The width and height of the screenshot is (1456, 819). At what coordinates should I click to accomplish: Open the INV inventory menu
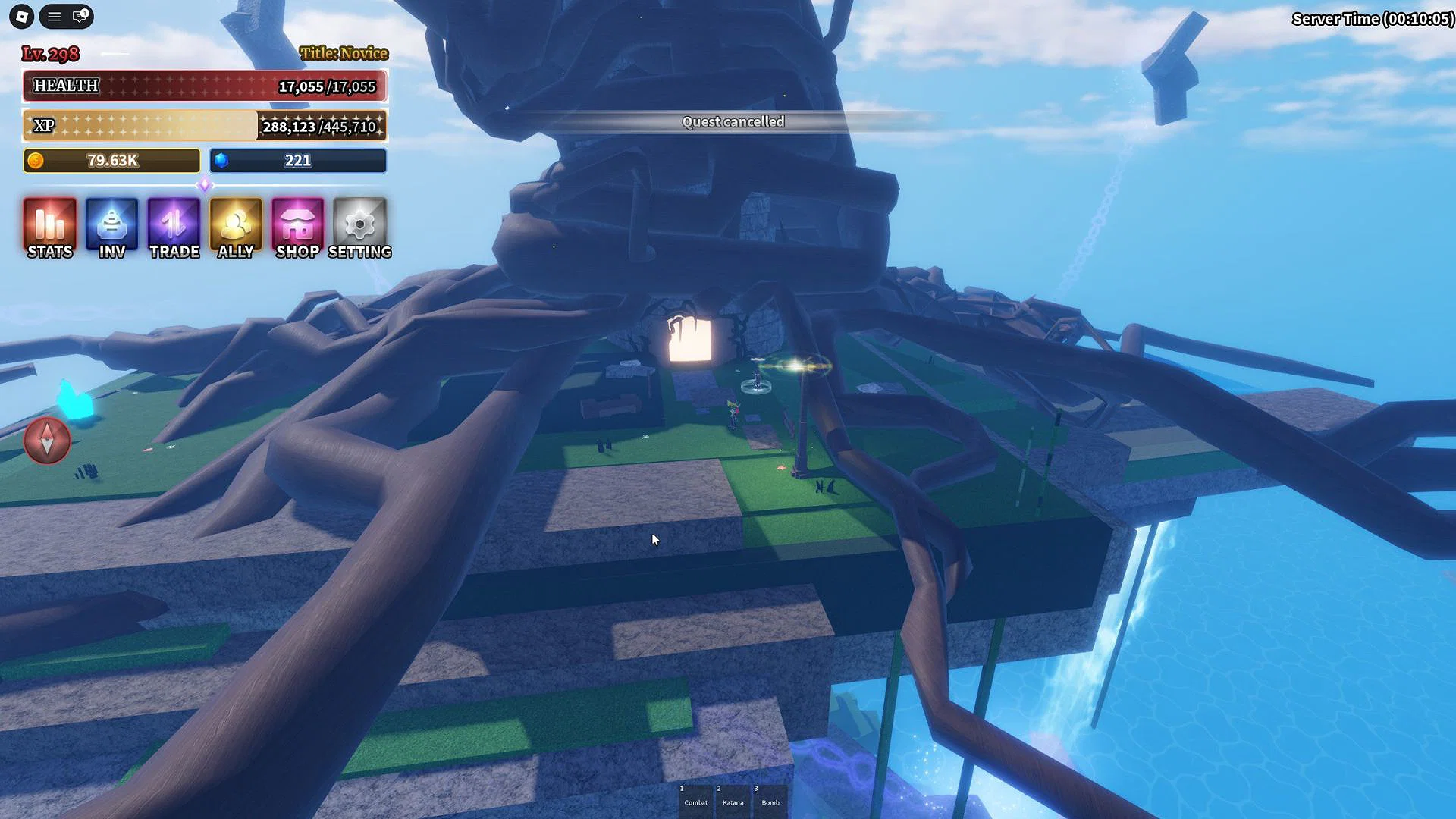[112, 227]
